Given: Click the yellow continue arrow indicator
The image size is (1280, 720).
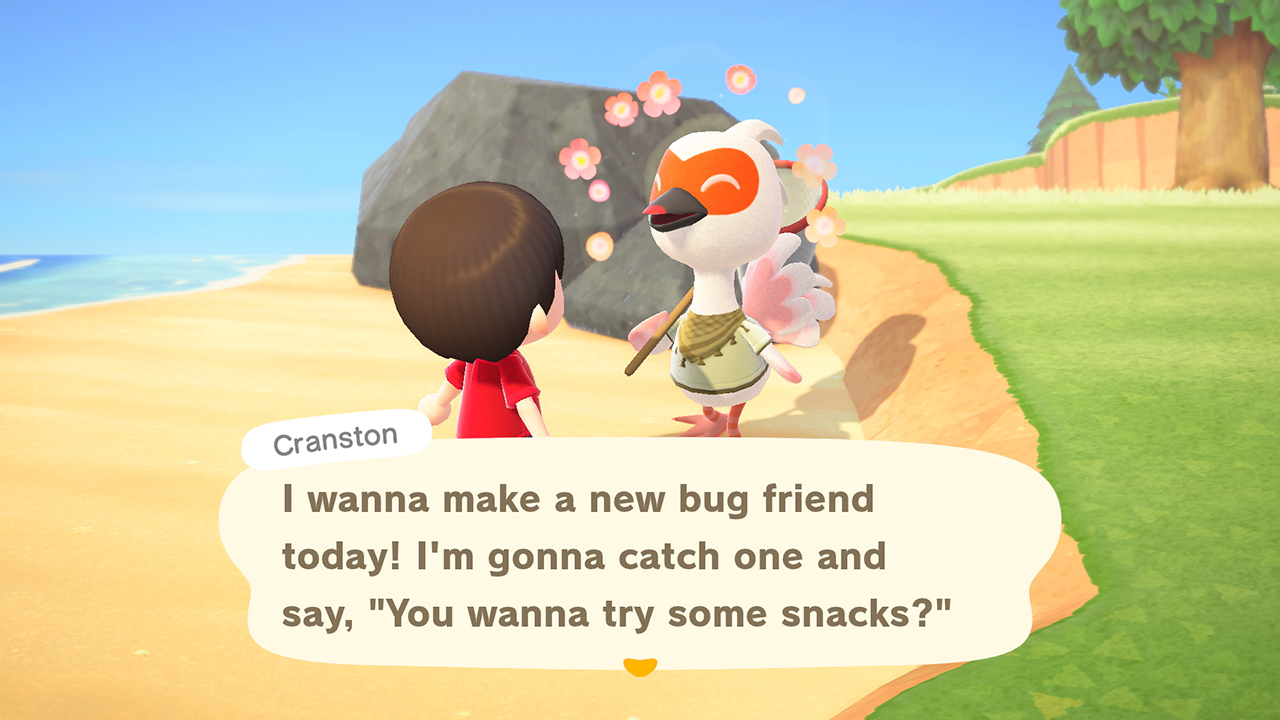Looking at the screenshot, I should coord(639,662).
